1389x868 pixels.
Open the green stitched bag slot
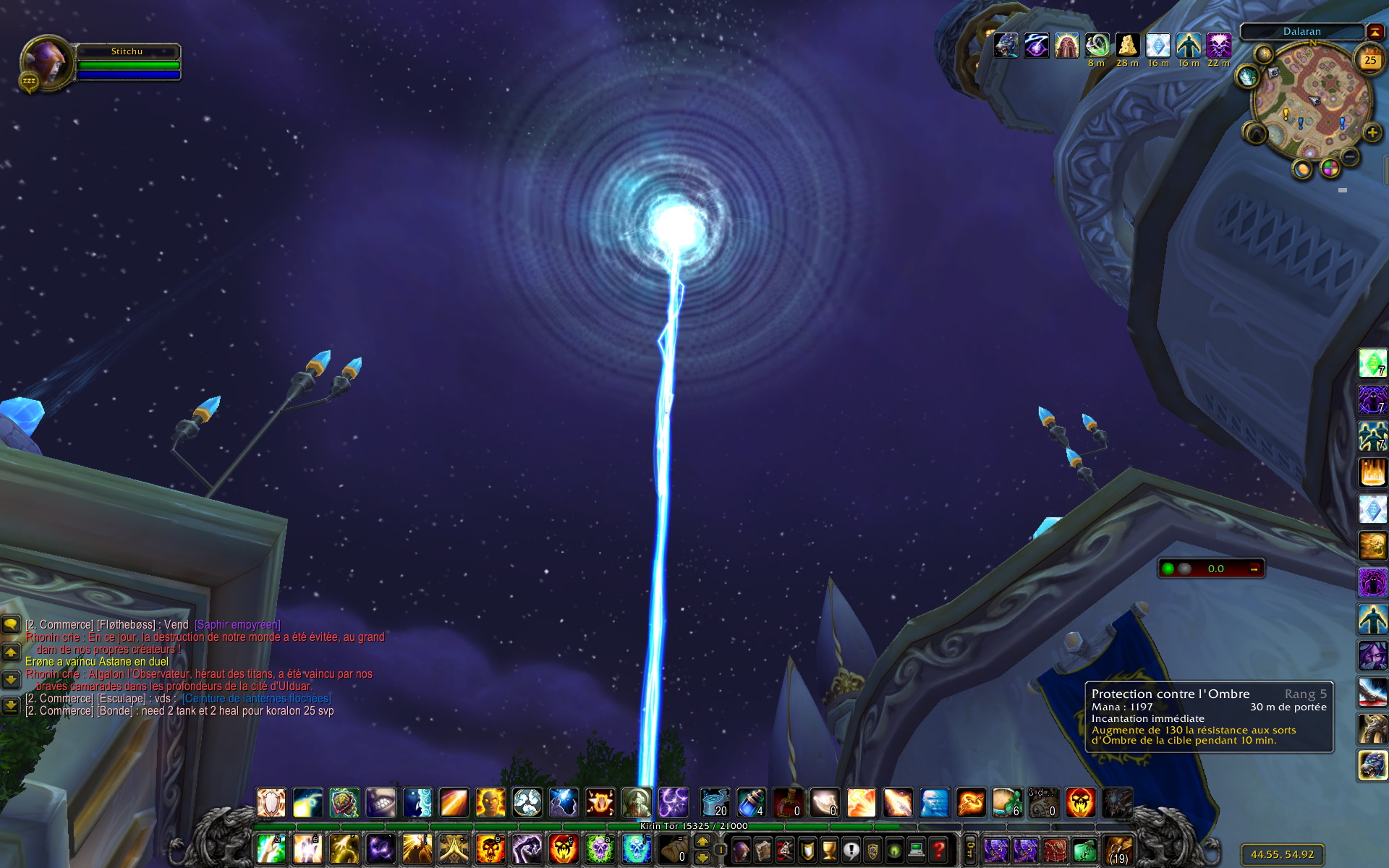1083,849
